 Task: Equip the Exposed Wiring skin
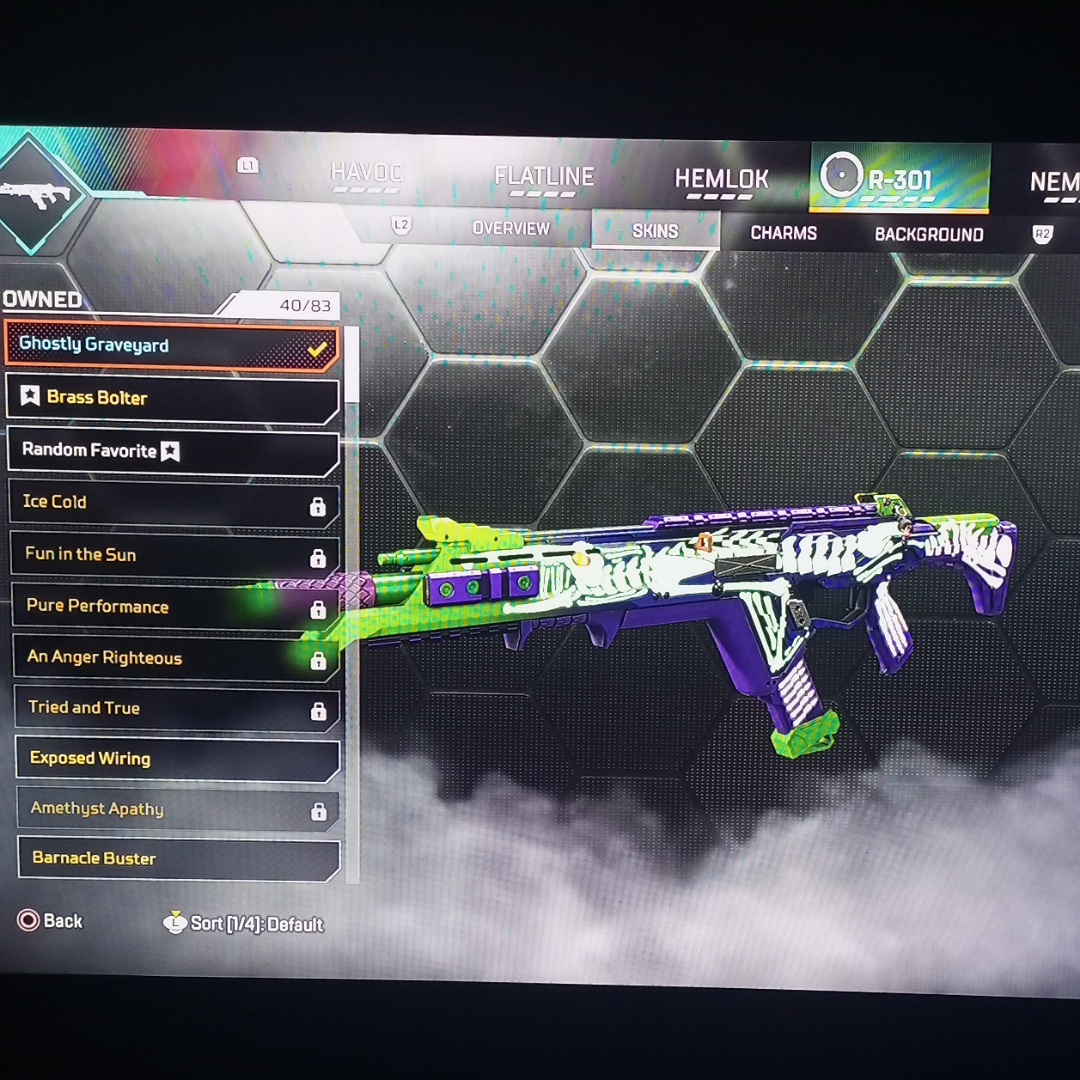click(178, 759)
